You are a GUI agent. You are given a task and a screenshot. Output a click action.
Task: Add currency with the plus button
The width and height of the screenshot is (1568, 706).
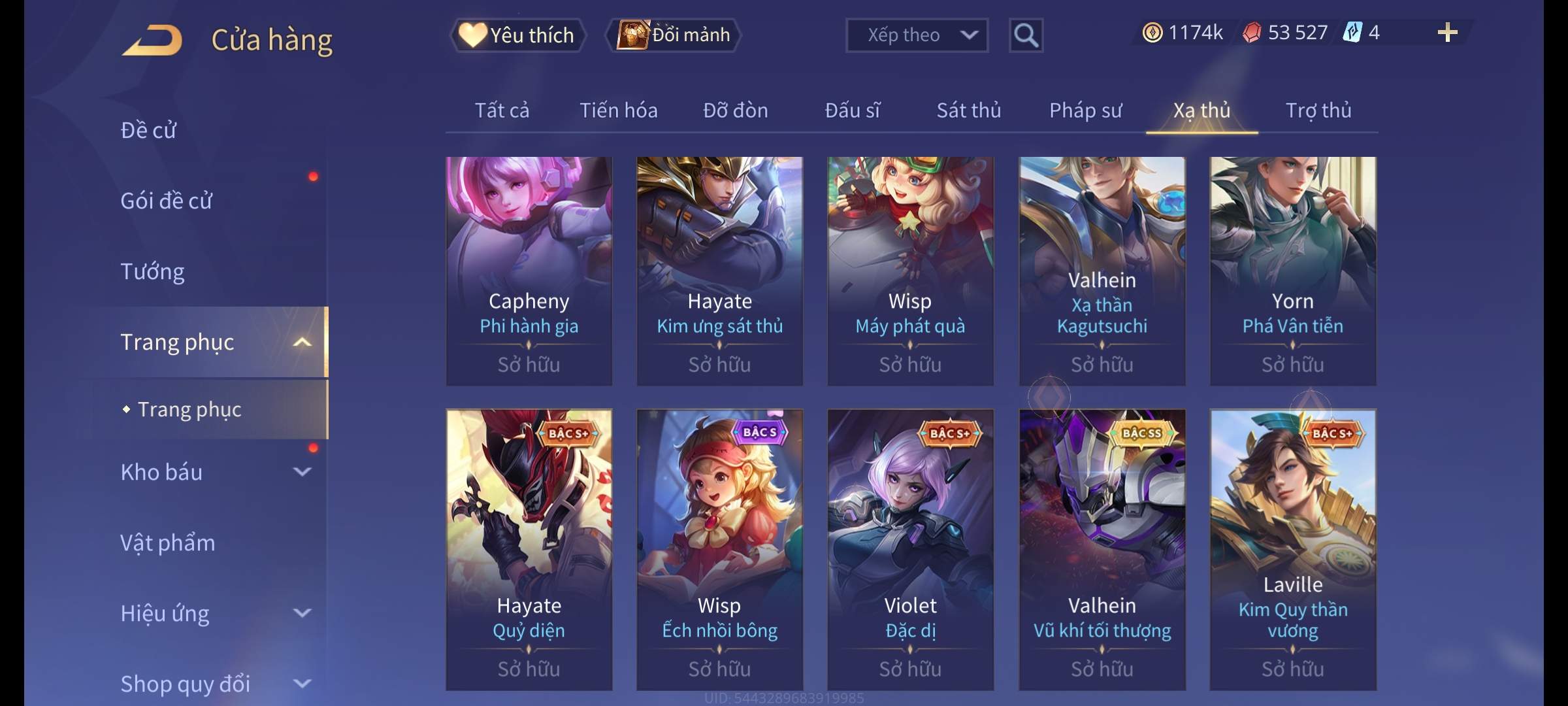click(1447, 33)
